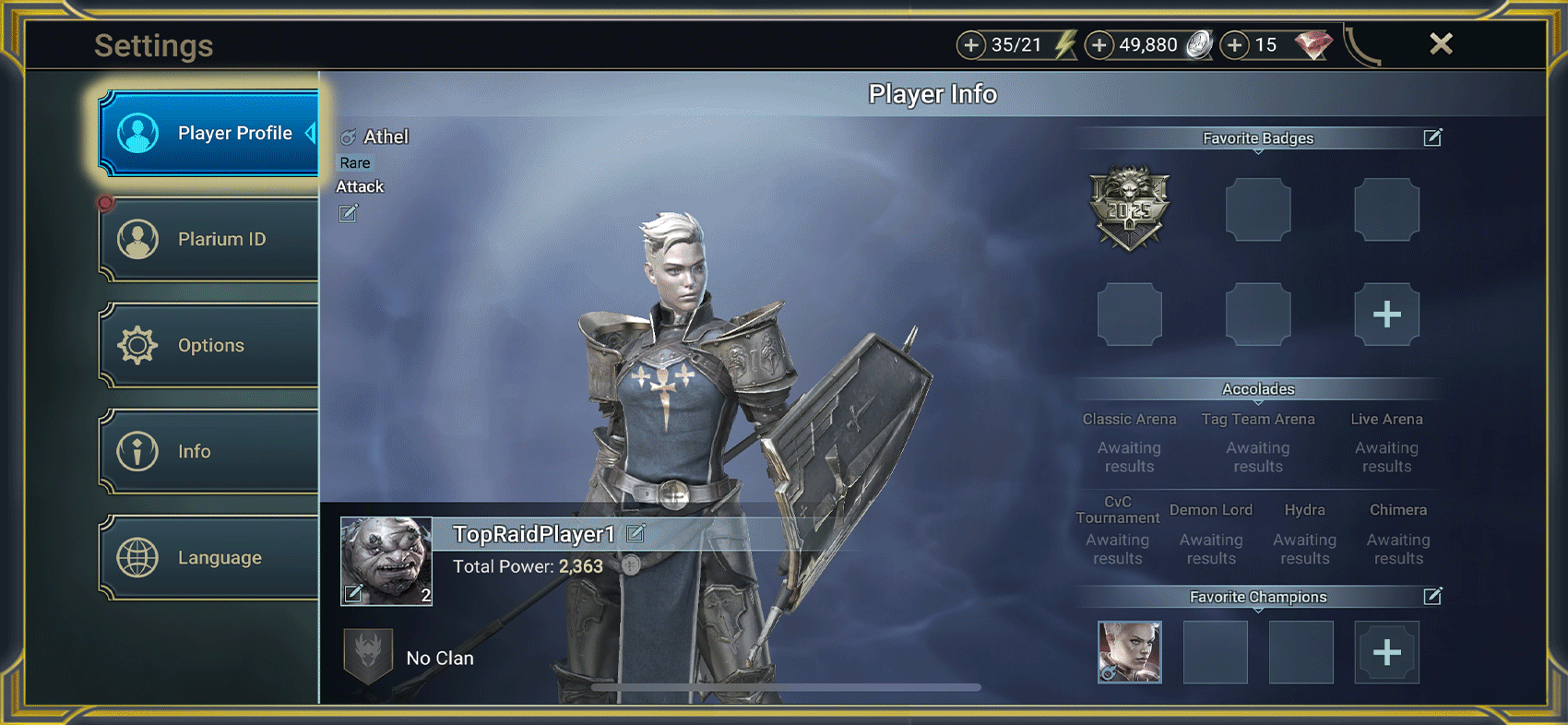The width and height of the screenshot is (1568, 725).
Task: Add a new badge slot
Action: [1386, 315]
